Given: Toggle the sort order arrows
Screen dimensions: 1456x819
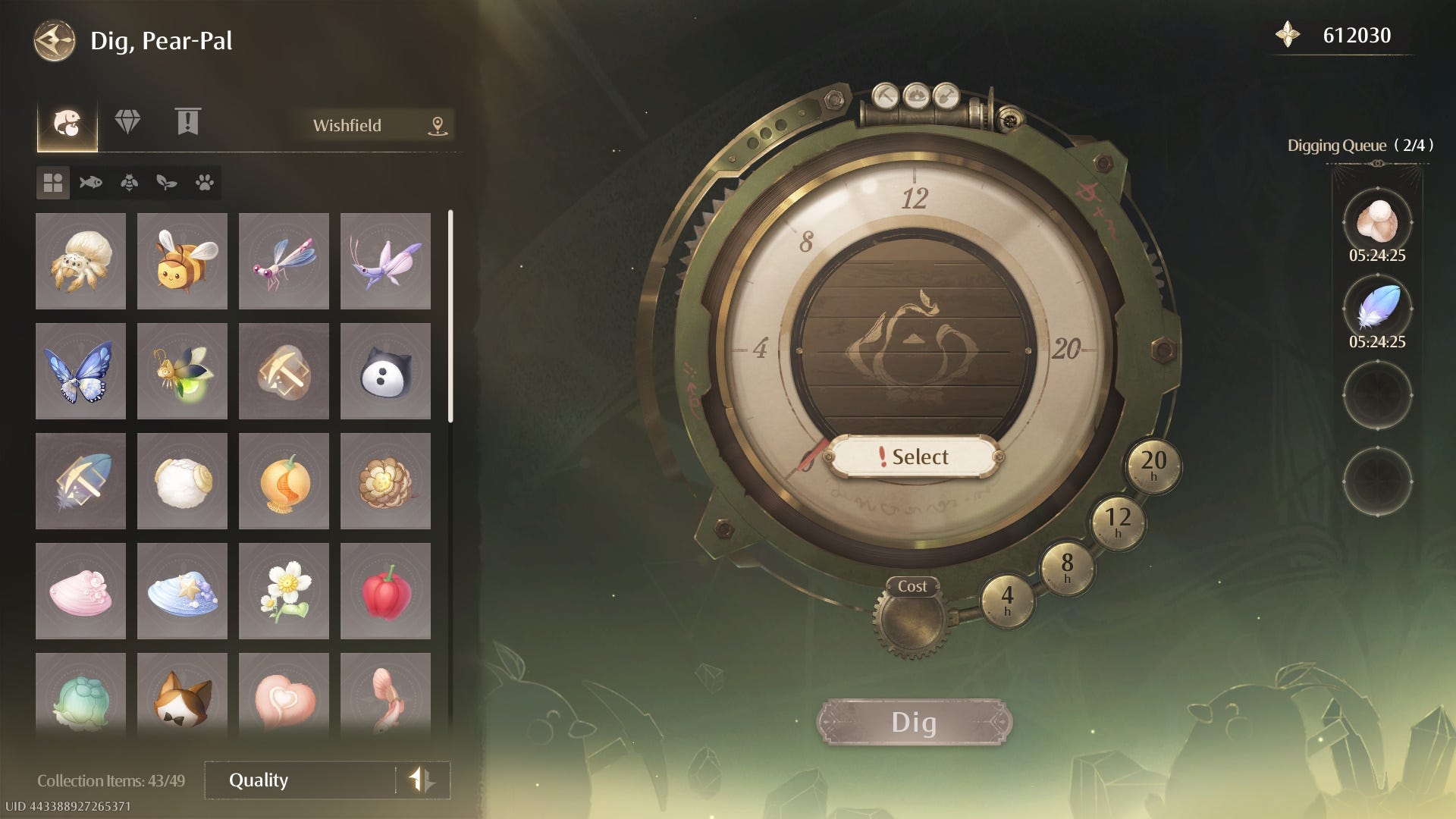Looking at the screenshot, I should (x=422, y=780).
